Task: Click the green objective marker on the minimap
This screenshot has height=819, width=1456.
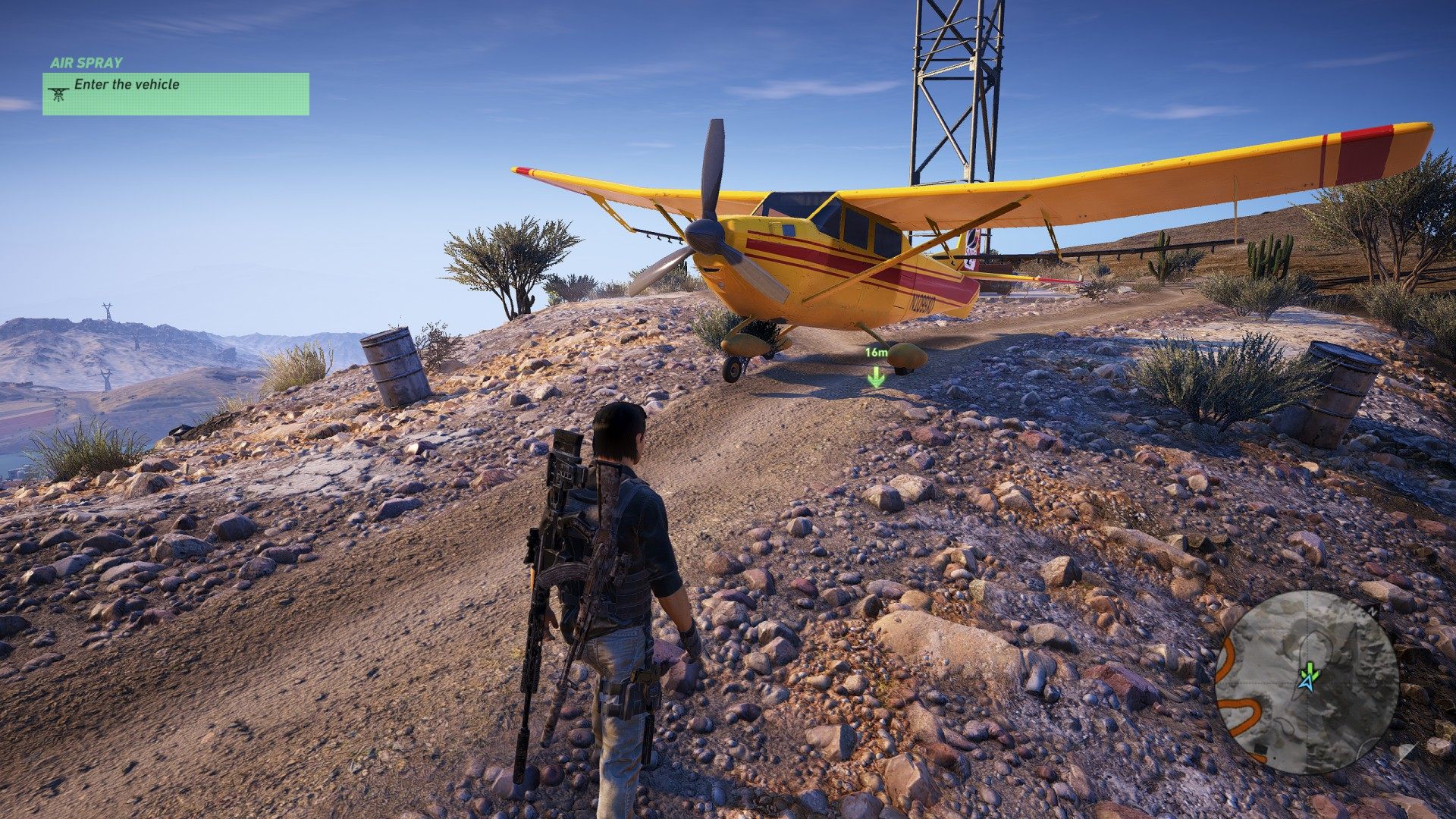Action: pos(1309,670)
